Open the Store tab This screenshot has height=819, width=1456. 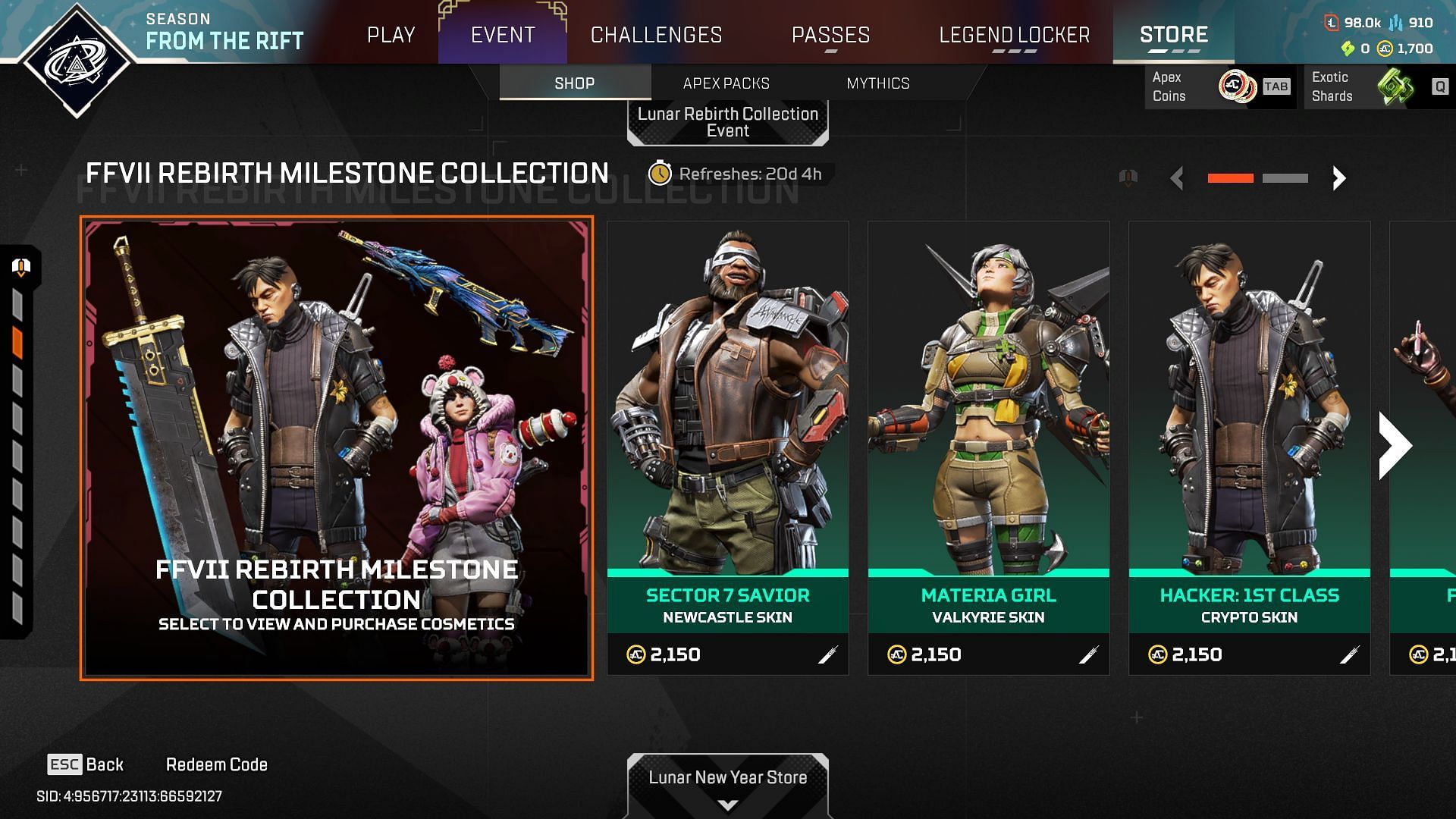1173,35
